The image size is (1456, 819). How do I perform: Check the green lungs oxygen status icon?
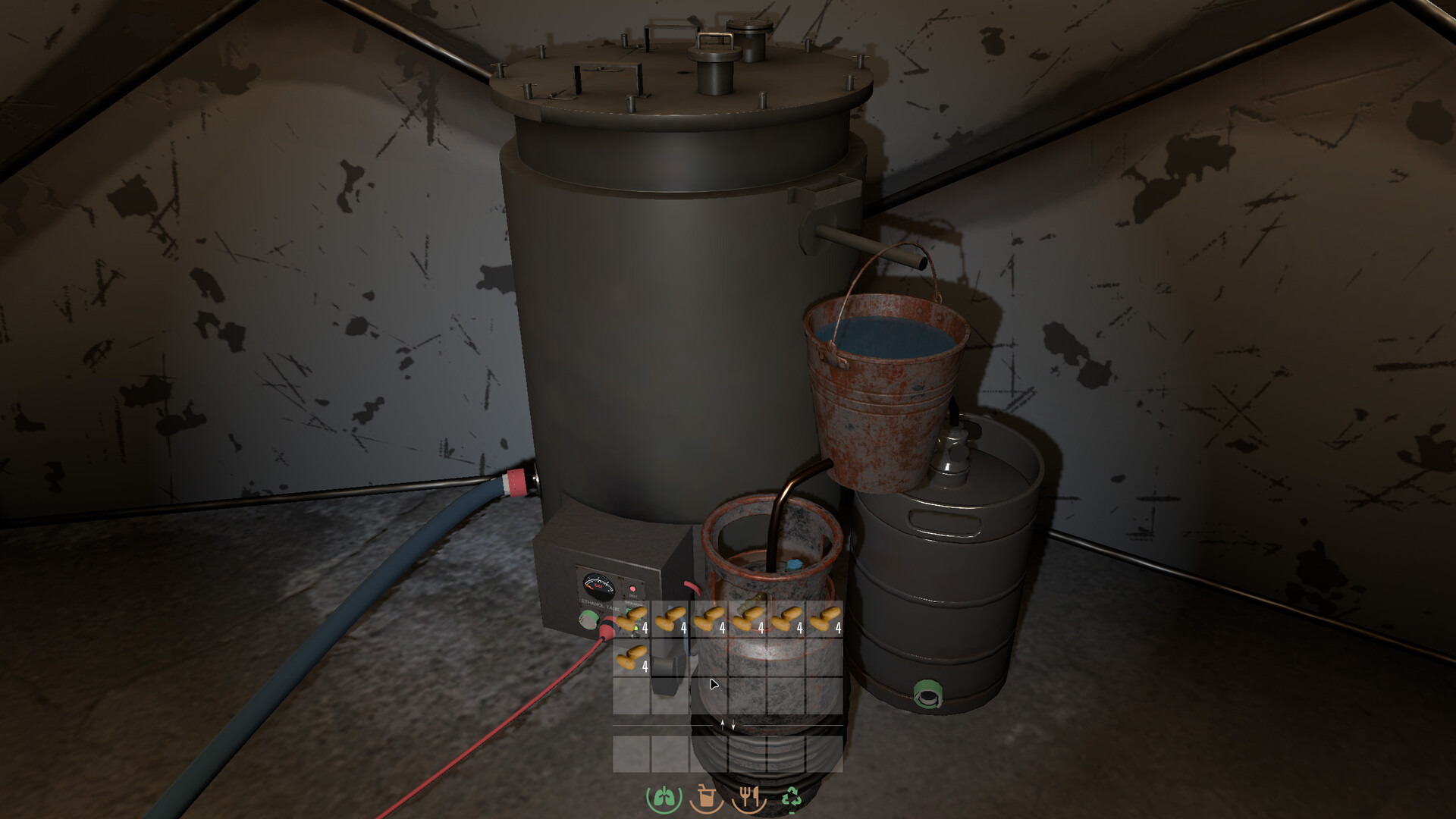pyautogui.click(x=665, y=797)
